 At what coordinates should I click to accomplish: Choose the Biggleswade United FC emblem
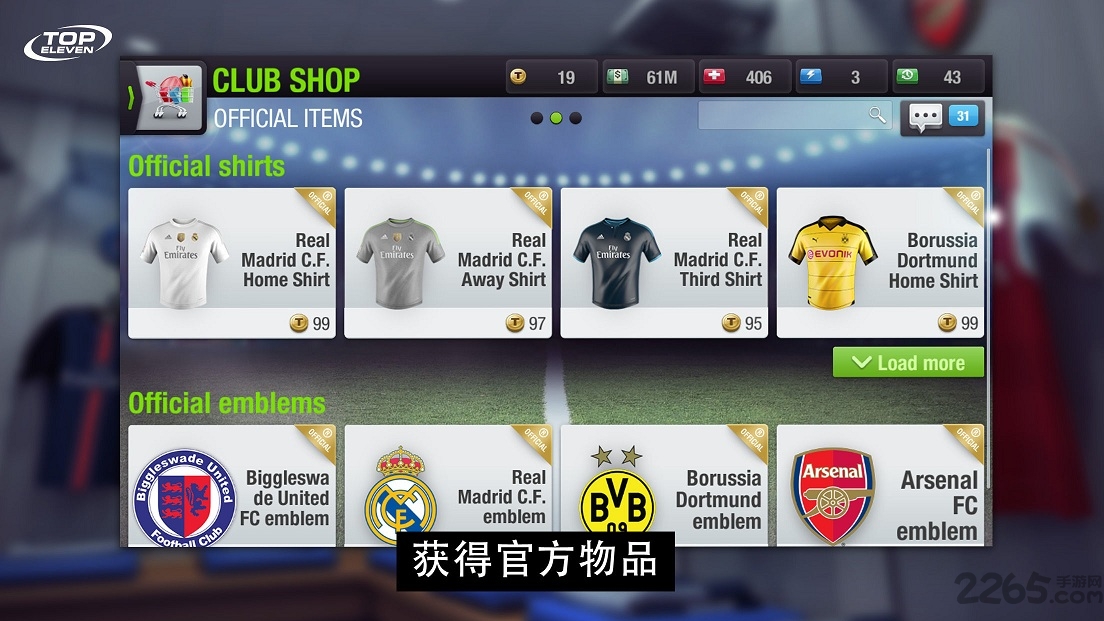(232, 487)
